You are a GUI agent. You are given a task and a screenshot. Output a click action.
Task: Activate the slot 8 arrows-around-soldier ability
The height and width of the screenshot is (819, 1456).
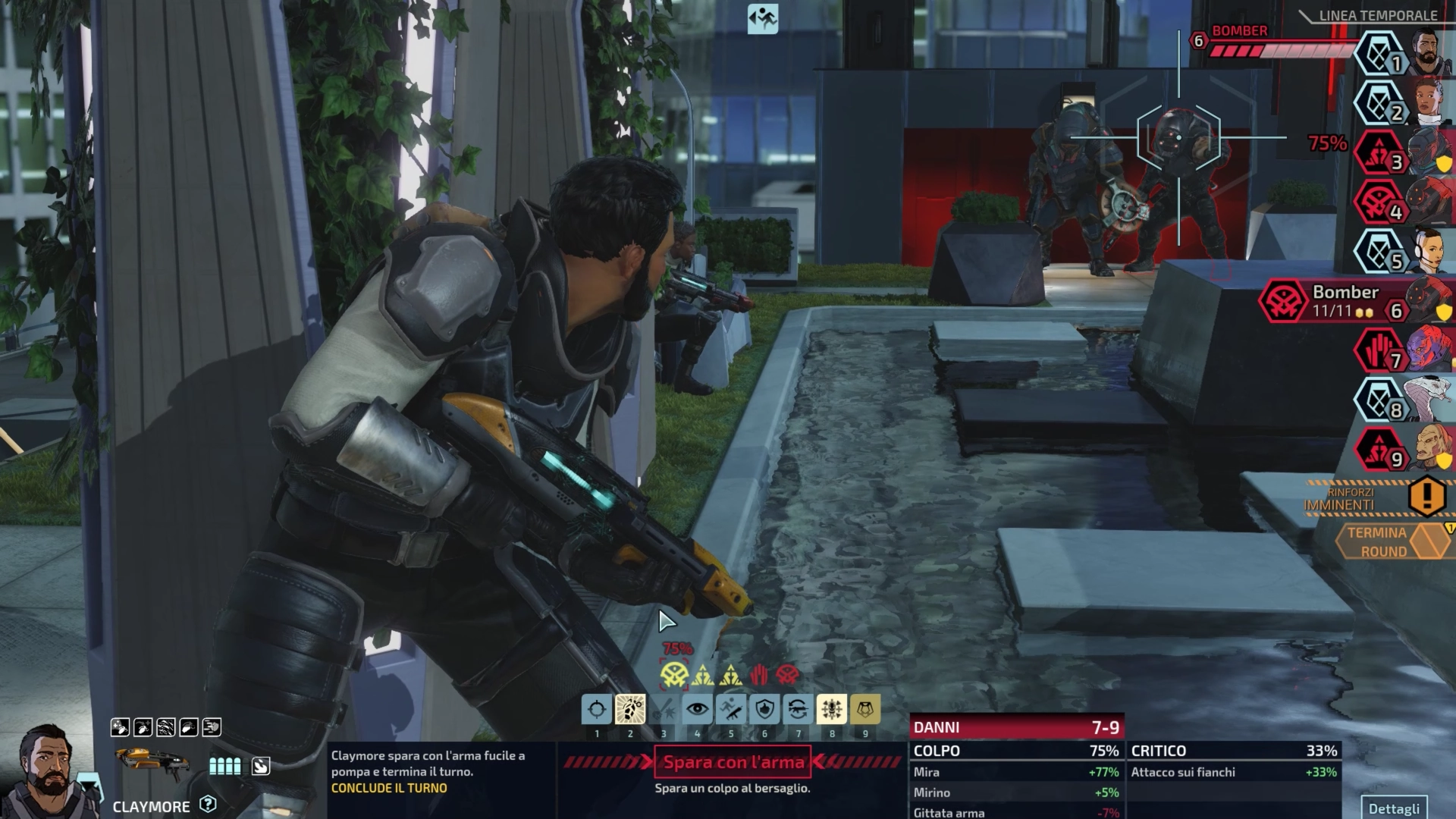[832, 710]
